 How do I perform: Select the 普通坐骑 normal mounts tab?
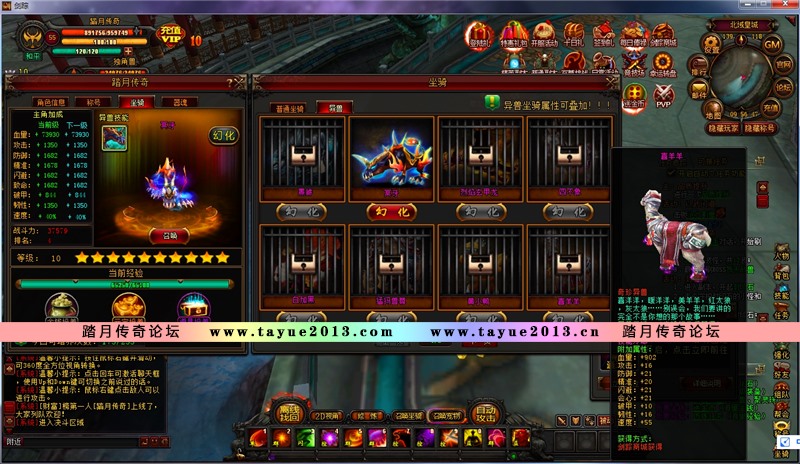click(x=288, y=106)
